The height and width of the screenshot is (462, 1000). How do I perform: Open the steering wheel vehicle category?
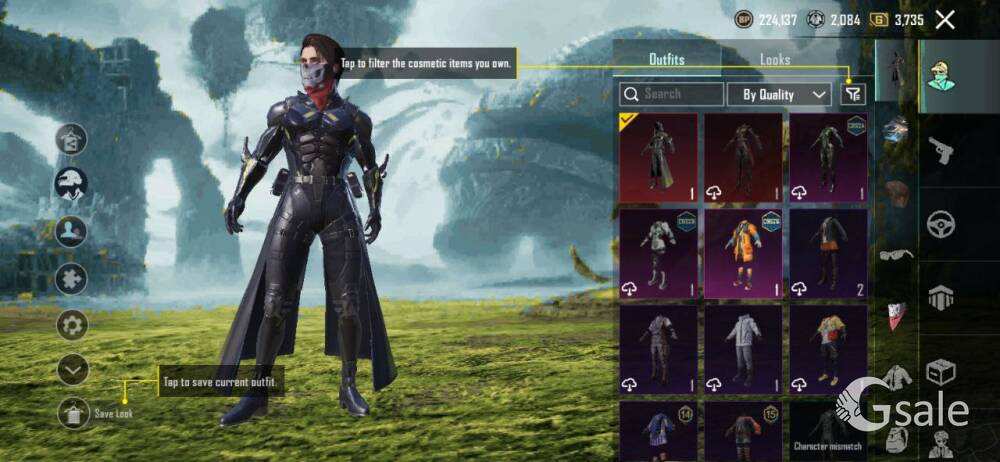(x=941, y=224)
